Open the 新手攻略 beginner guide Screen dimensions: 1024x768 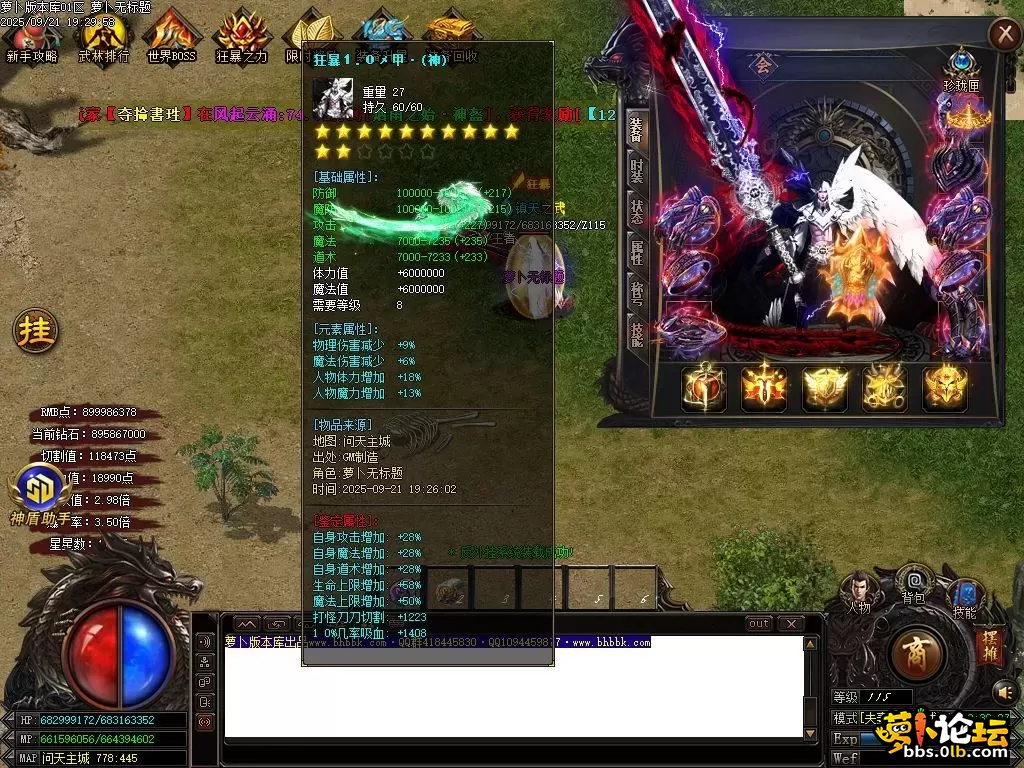31,38
